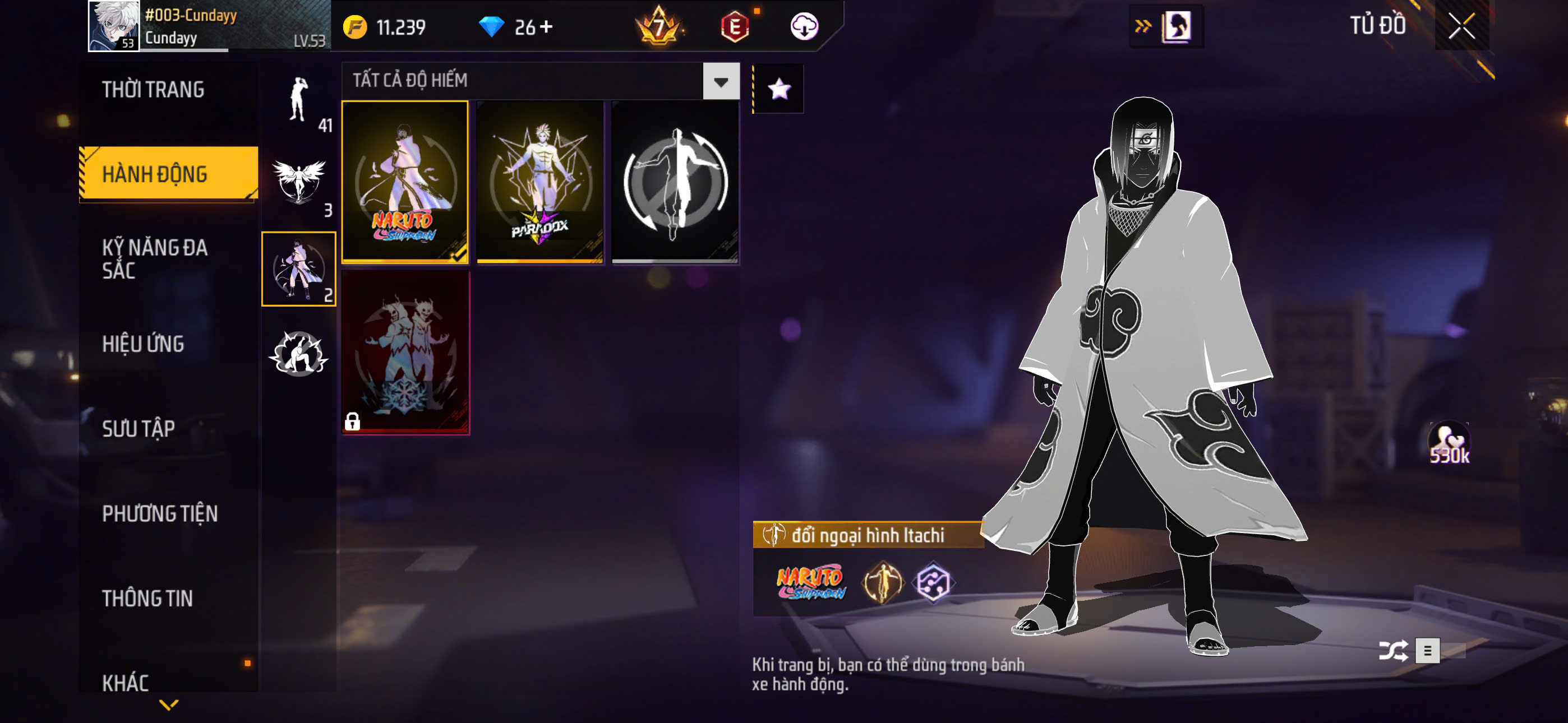
Task: Open the Kỹ Năng Đa Sắc tab
Action: 155,258
